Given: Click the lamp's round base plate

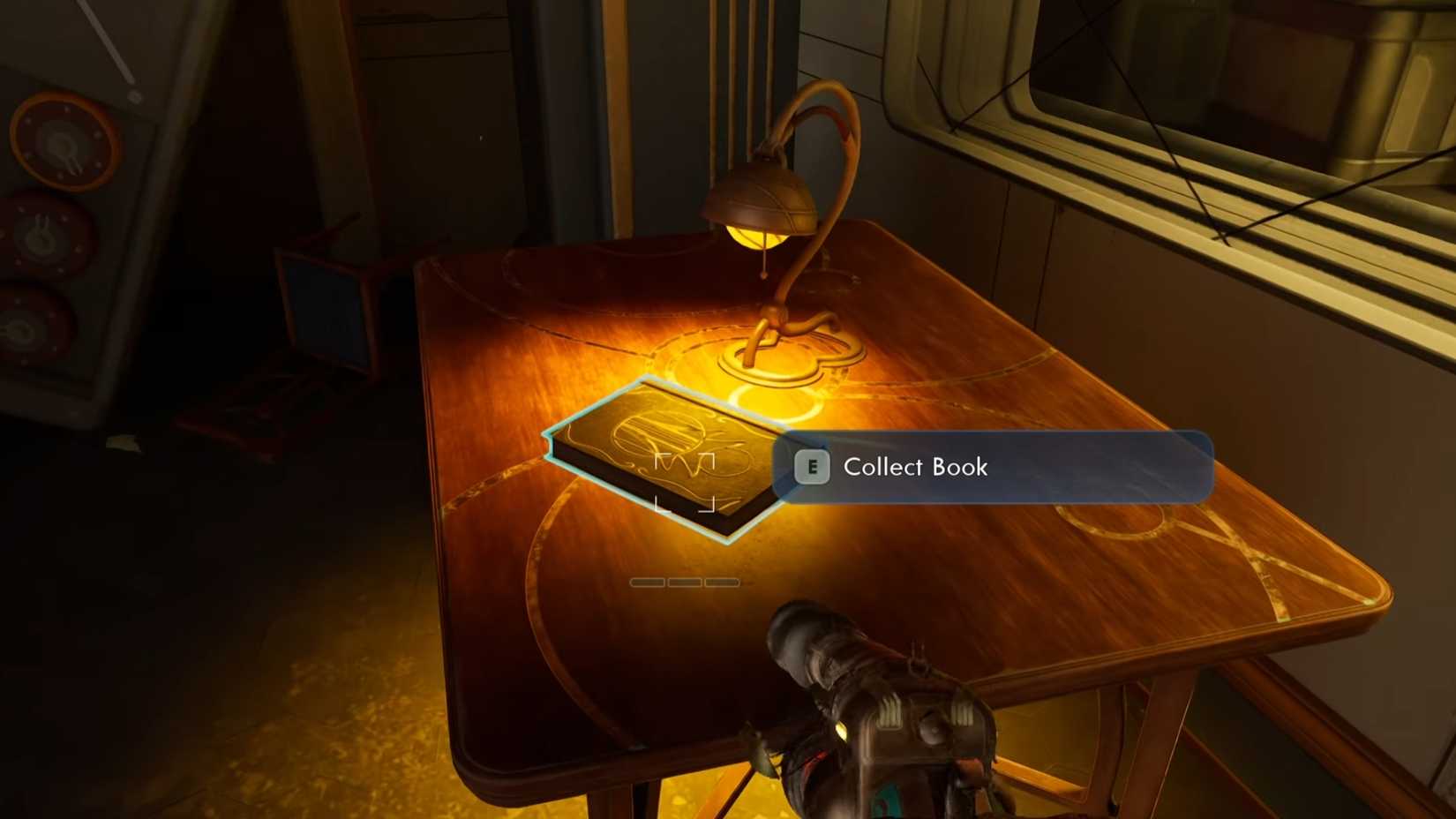Looking at the screenshot, I should pos(777,357).
